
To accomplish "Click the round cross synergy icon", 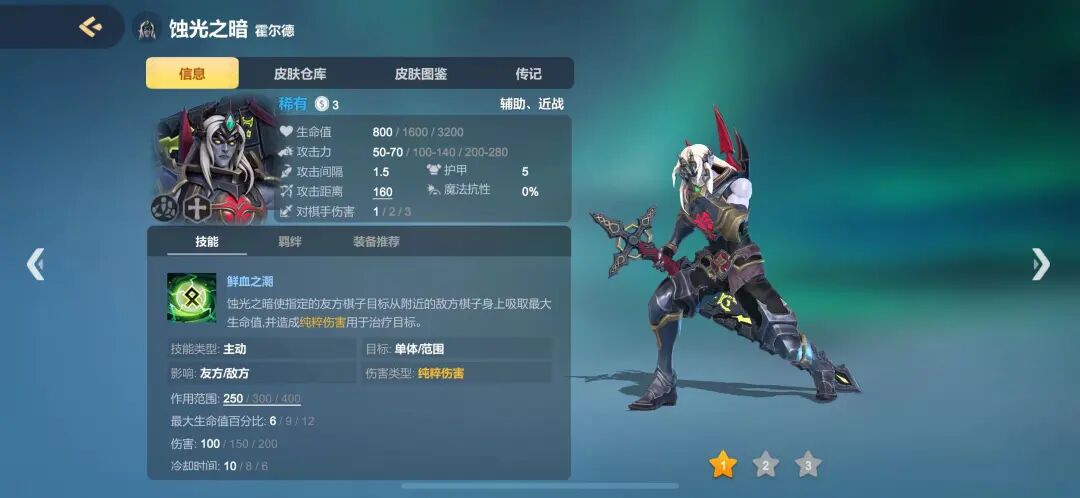I will pyautogui.click(x=197, y=208).
